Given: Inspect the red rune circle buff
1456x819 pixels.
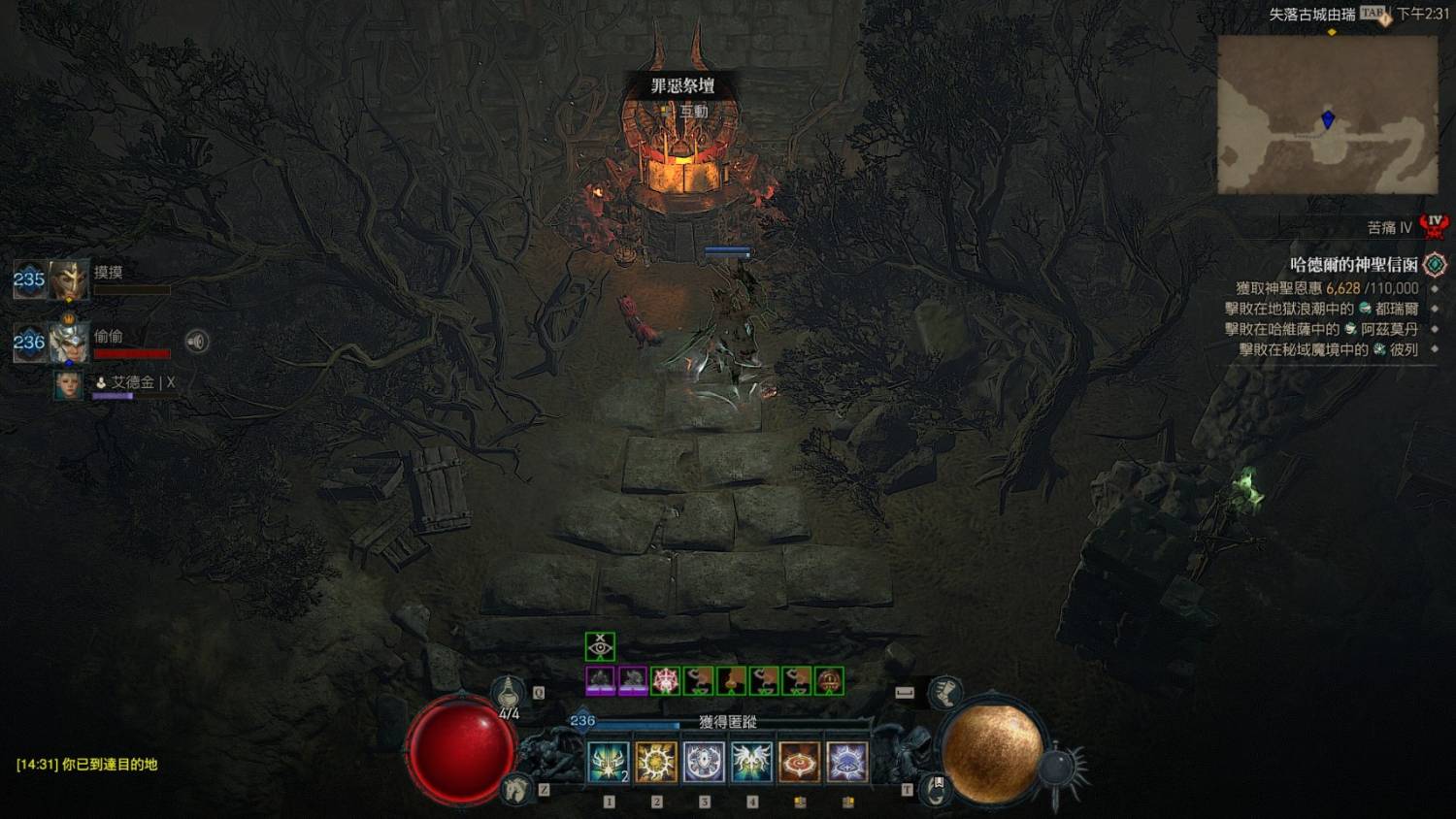Looking at the screenshot, I should click(665, 680).
